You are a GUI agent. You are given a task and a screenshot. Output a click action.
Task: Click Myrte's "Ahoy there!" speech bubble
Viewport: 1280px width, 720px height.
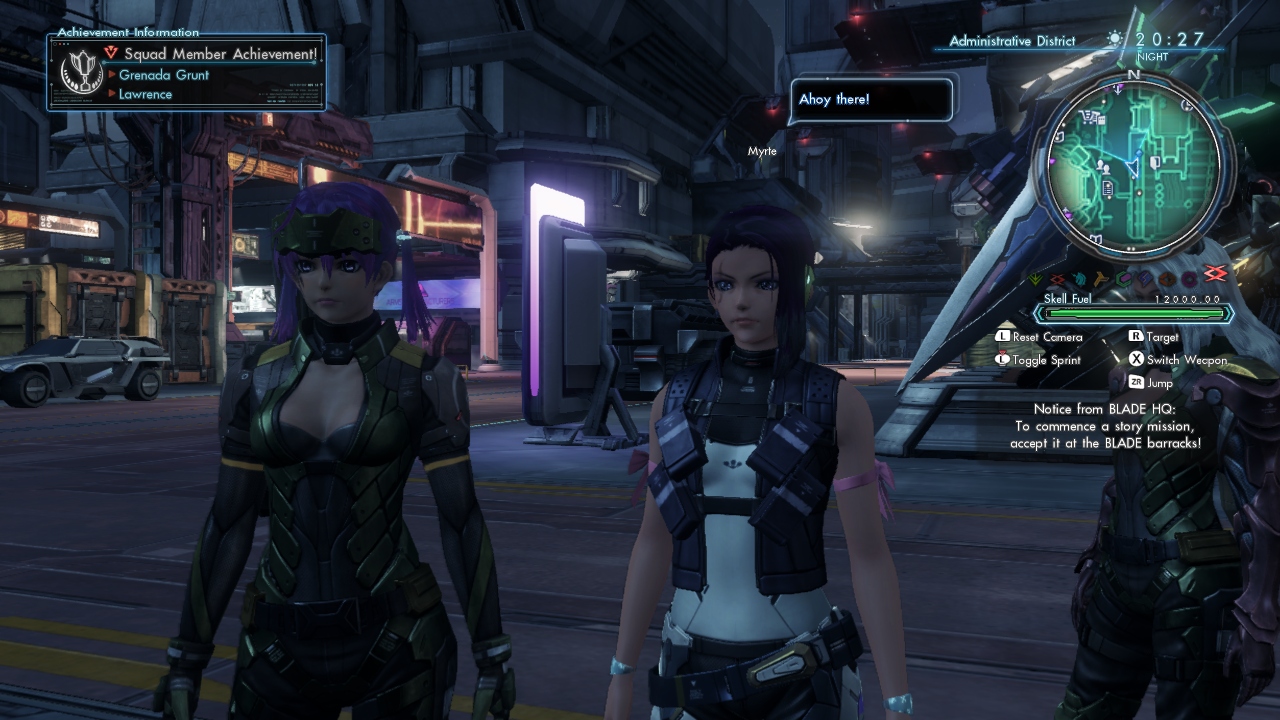(870, 100)
